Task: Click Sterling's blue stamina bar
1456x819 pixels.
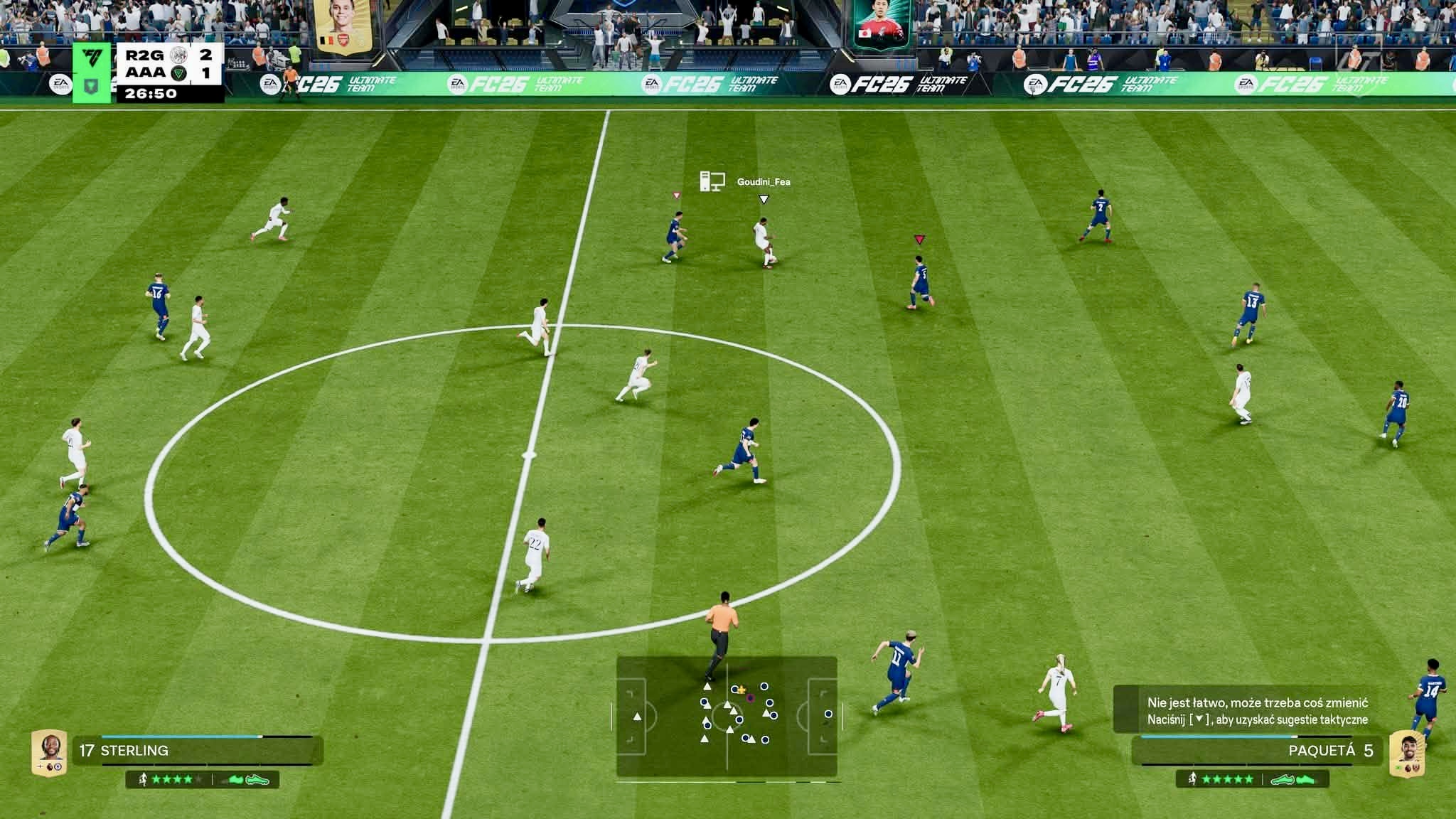Action: [x=178, y=737]
